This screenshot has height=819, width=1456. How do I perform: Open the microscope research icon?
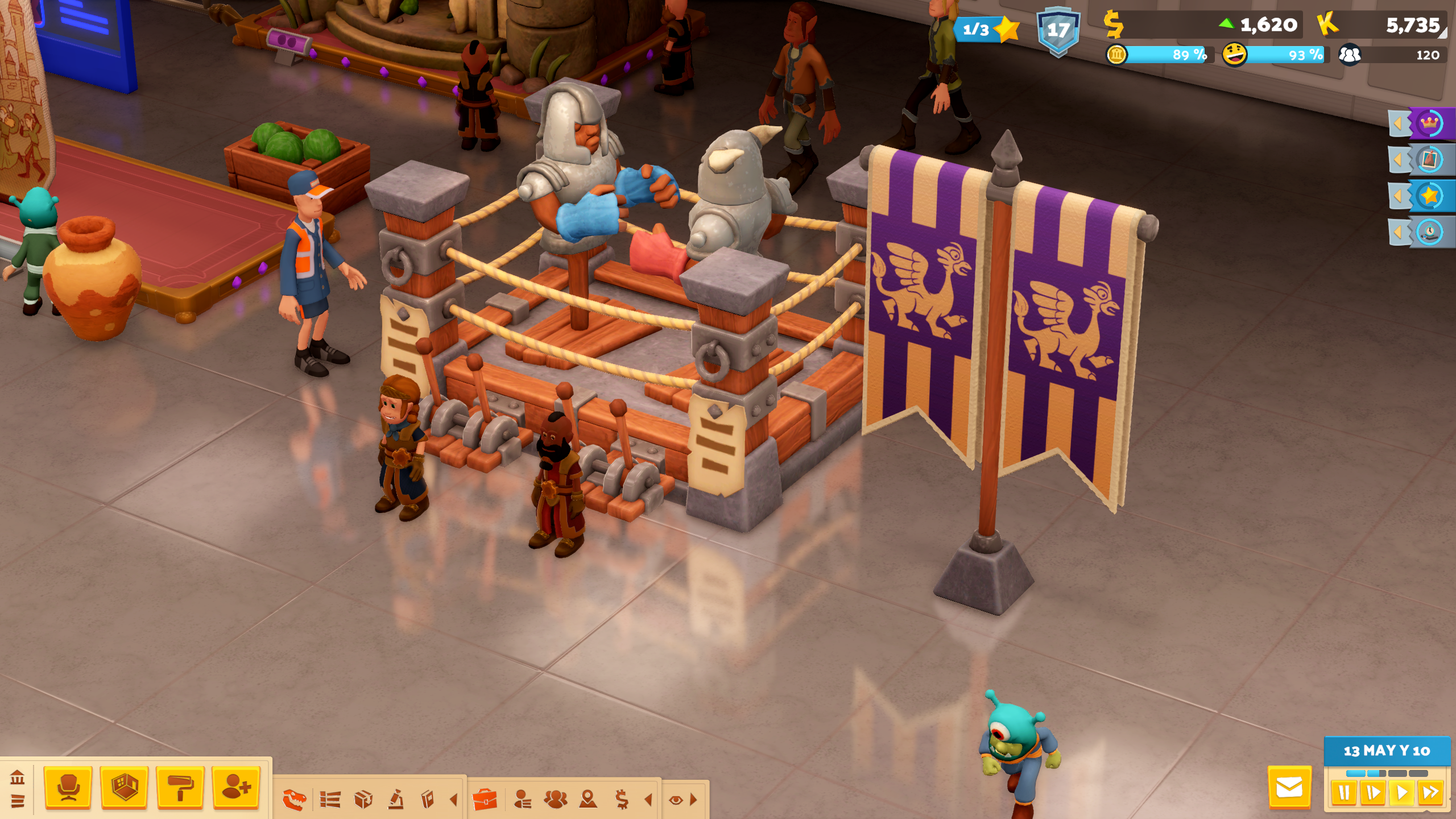click(x=396, y=800)
